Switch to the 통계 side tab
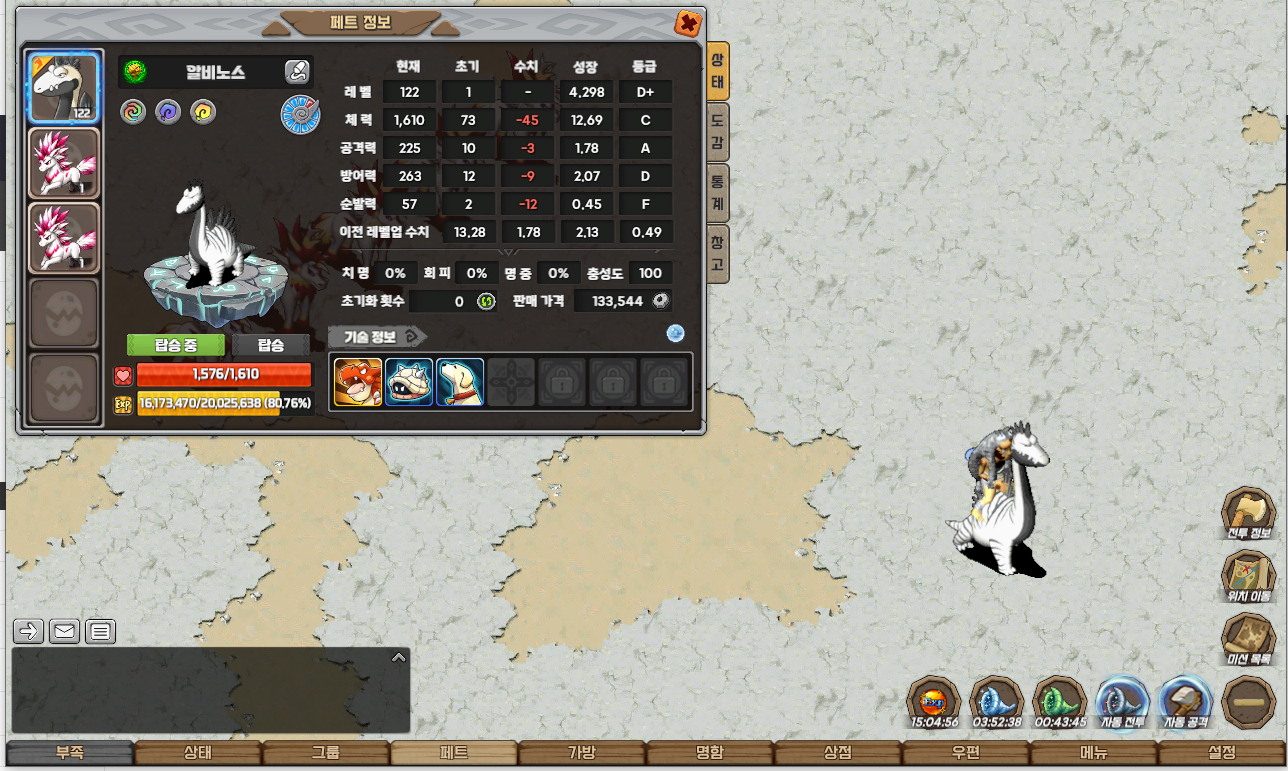Image resolution: width=1288 pixels, height=771 pixels. [717, 193]
